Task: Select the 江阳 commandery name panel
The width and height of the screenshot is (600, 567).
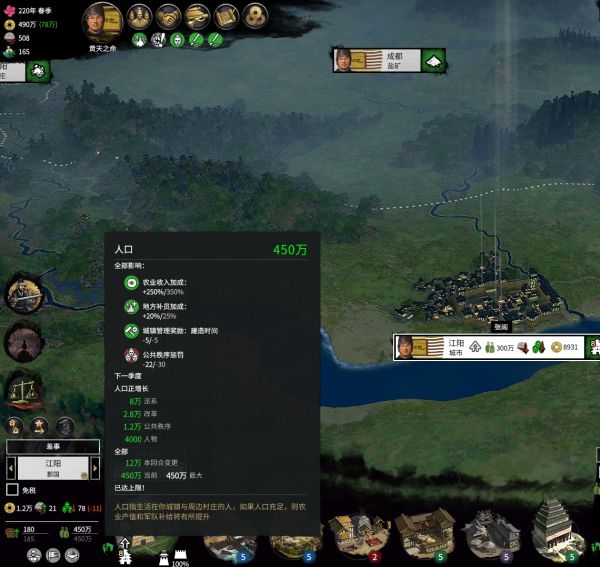Action: point(53,468)
